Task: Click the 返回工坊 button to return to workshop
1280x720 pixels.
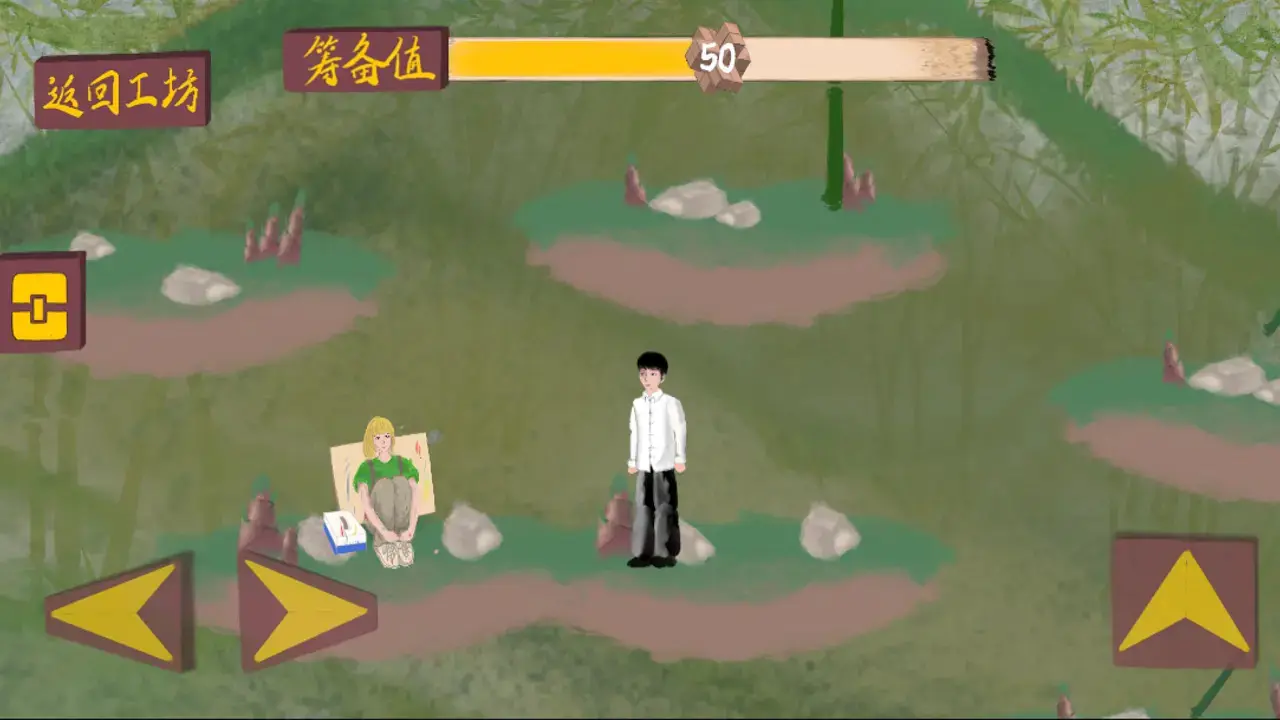Action: [x=124, y=90]
